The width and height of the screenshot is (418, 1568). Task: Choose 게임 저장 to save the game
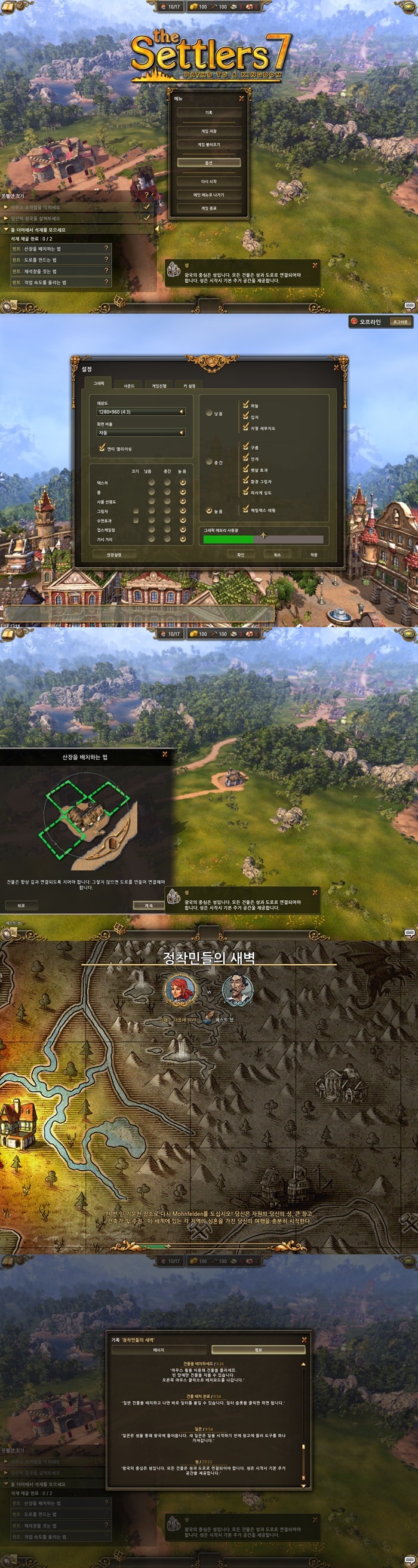click(208, 131)
